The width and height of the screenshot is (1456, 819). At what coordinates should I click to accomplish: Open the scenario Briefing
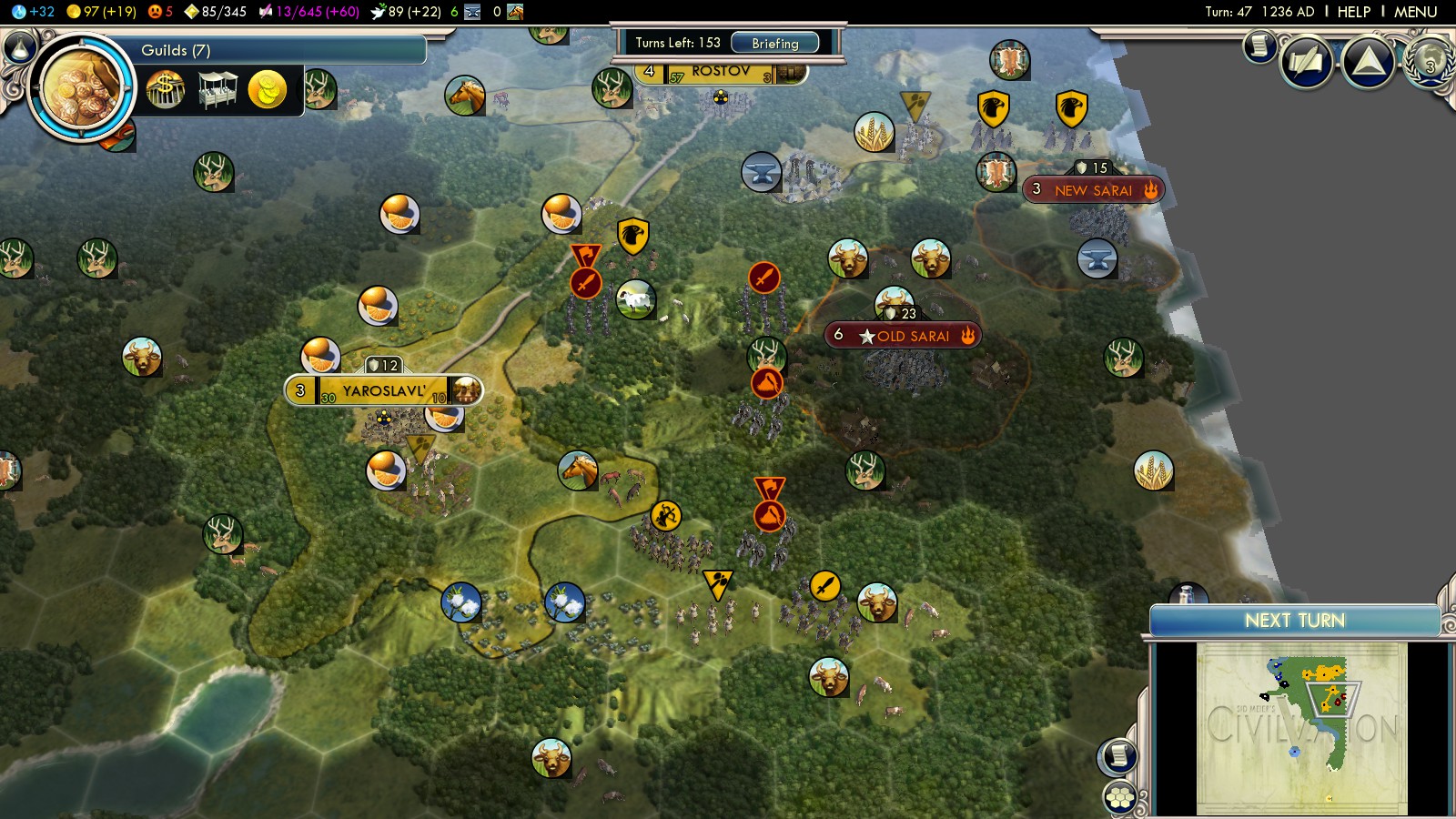coord(774,43)
